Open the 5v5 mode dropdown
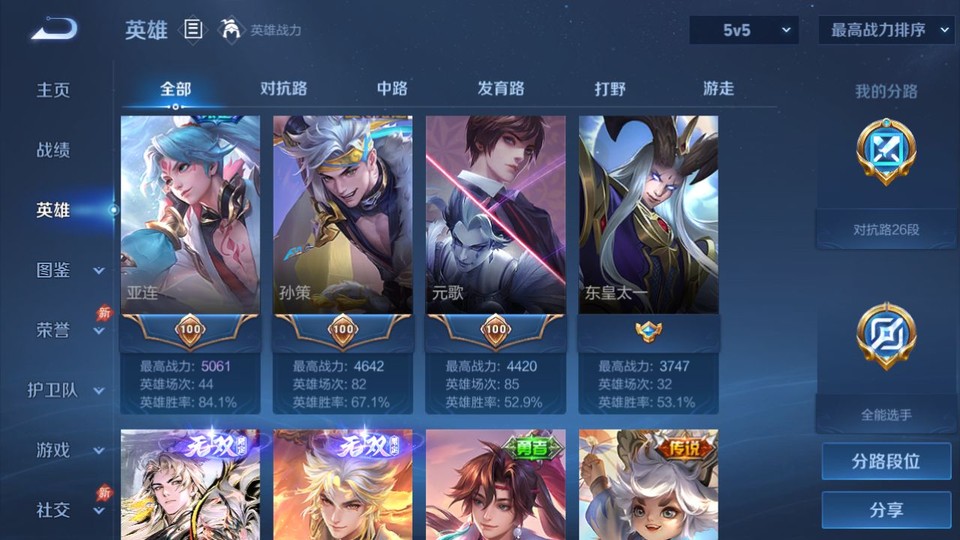The image size is (960, 540). pyautogui.click(x=743, y=30)
